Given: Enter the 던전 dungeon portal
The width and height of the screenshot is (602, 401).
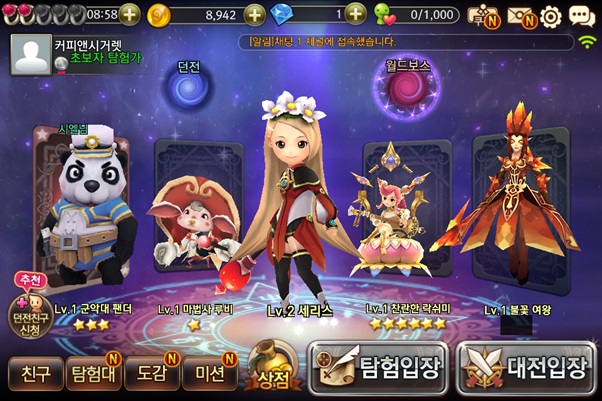Looking at the screenshot, I should point(190,90).
